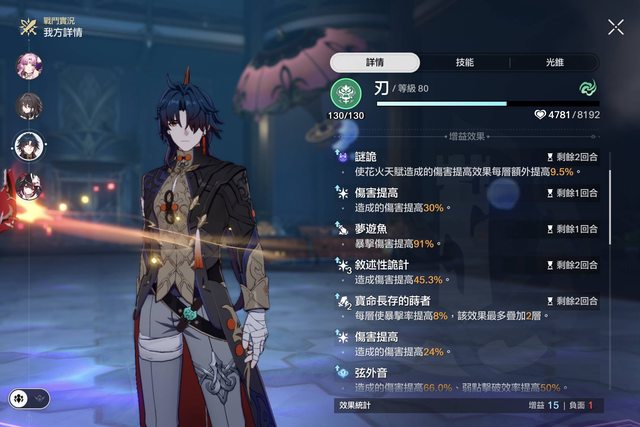
Task: Select the highlighted Blade portrait
Action: [x=28, y=146]
